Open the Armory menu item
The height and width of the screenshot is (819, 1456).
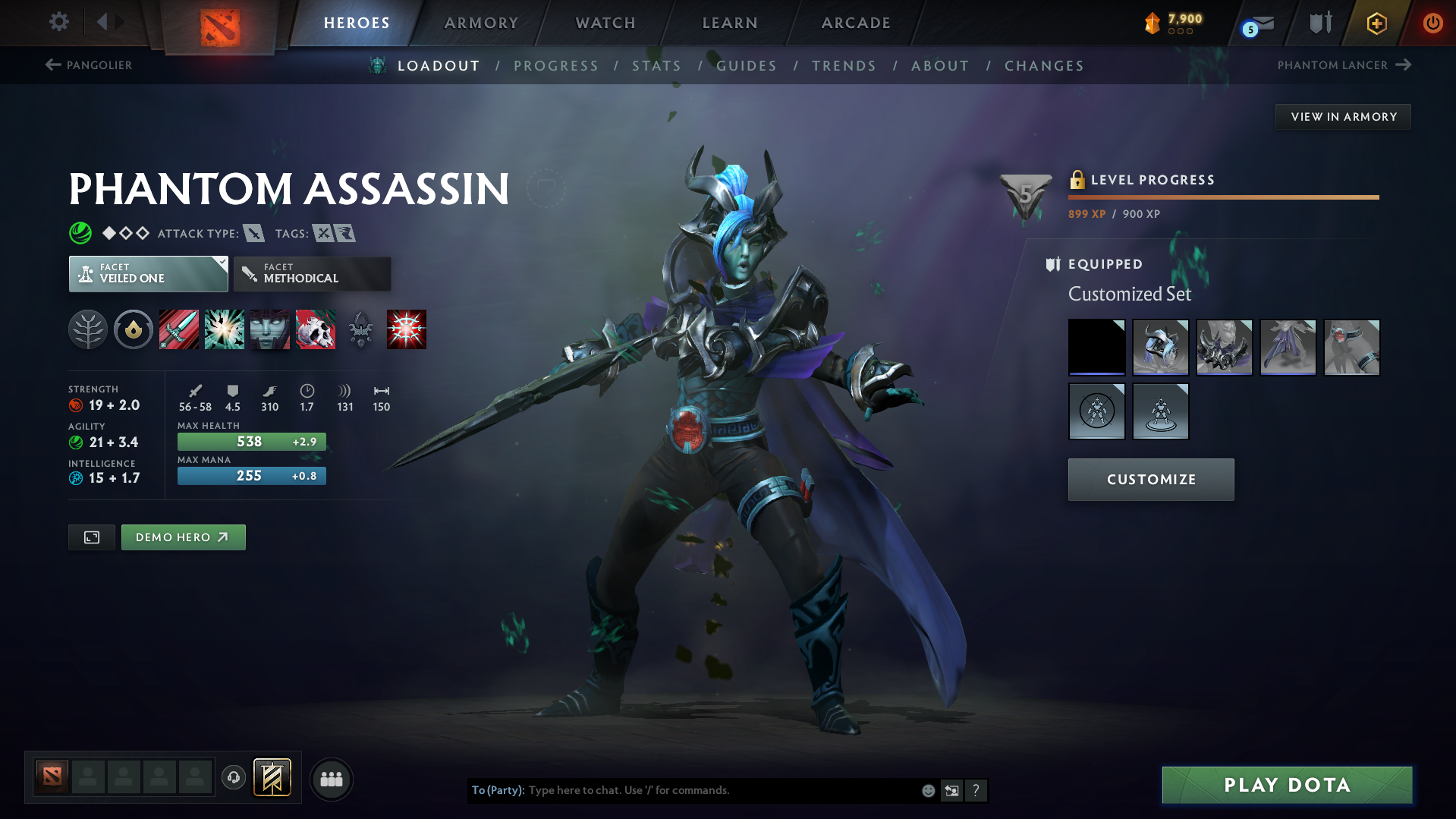click(x=481, y=23)
